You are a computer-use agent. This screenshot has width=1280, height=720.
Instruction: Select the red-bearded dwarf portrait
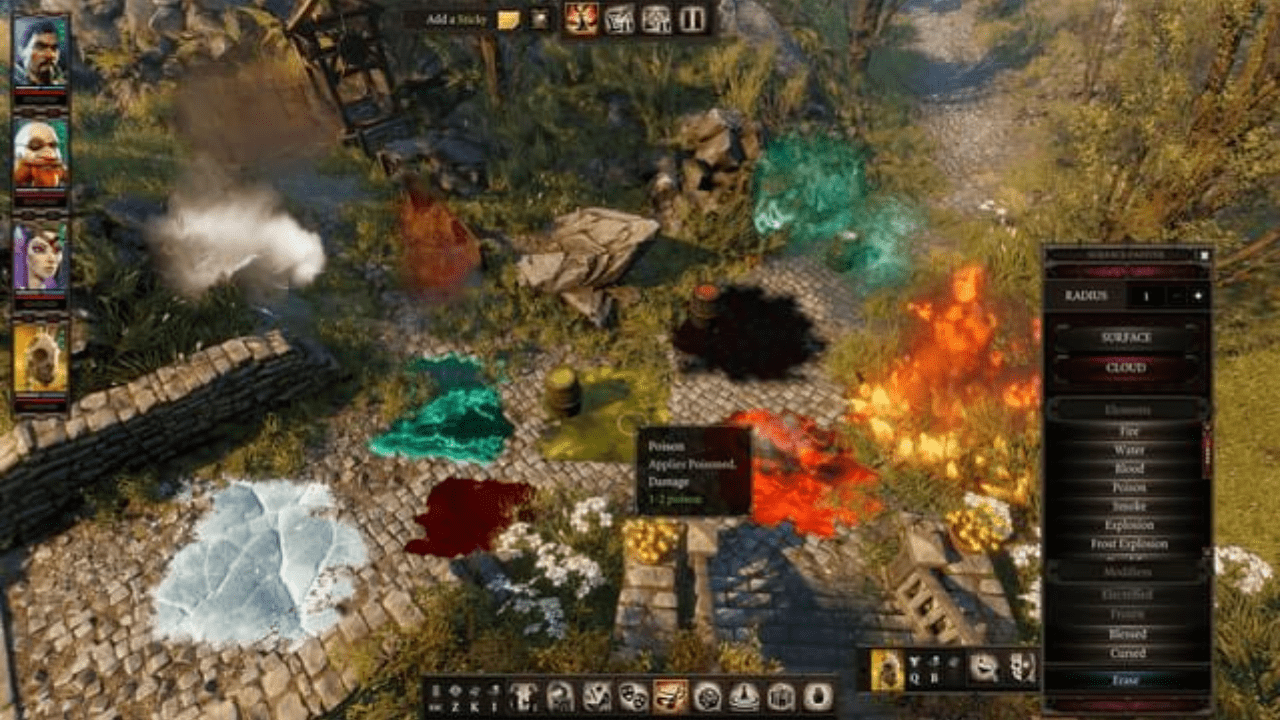pos(41,151)
